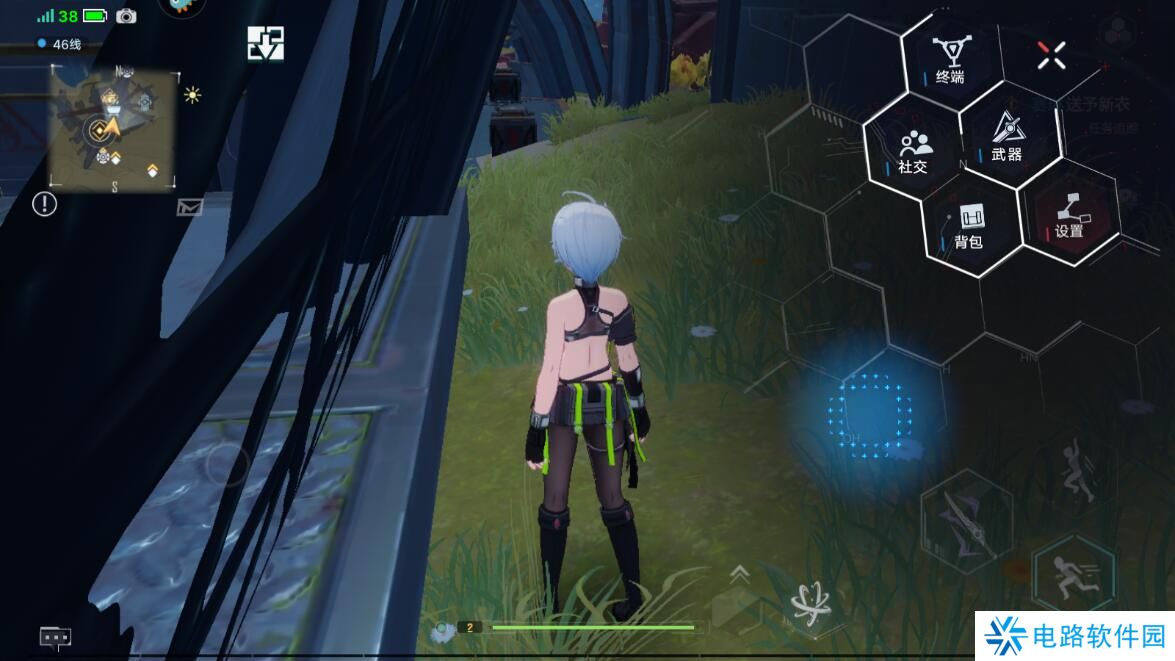Image resolution: width=1175 pixels, height=661 pixels.
Task: Close the hexagon menu with the X
Action: [x=1051, y=56]
